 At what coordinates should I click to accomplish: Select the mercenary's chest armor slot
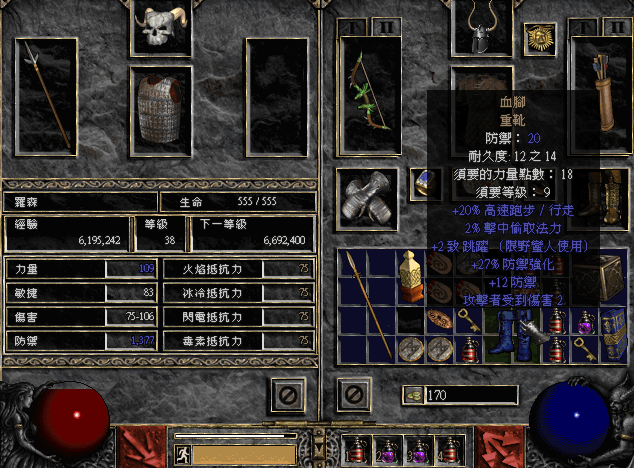161,110
